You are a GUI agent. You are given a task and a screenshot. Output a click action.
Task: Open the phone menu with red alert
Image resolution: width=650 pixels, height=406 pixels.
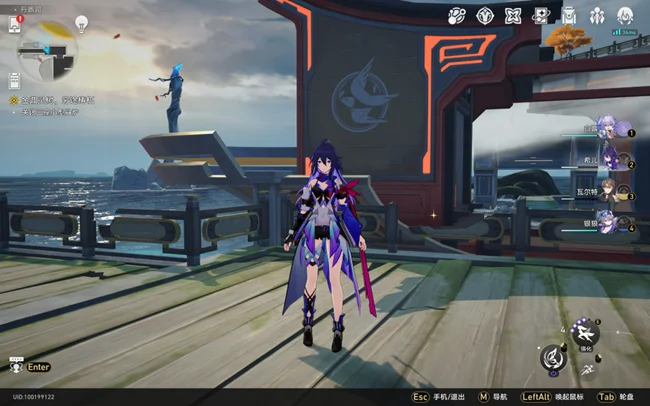(x=15, y=25)
